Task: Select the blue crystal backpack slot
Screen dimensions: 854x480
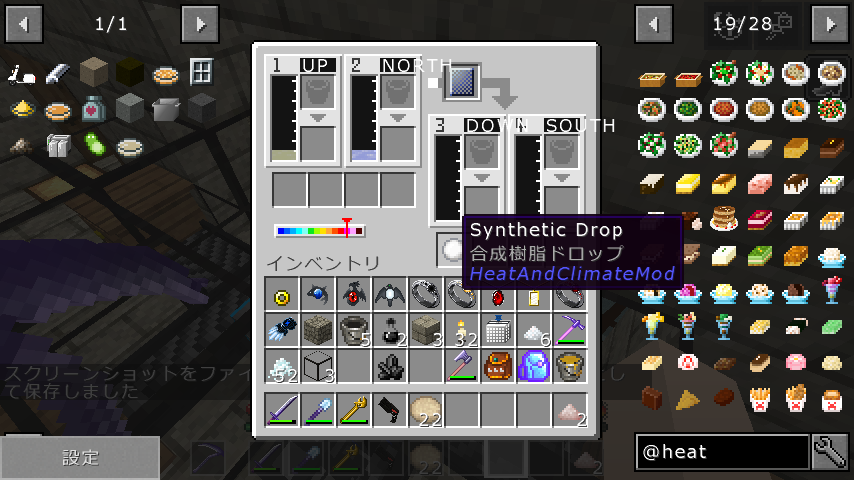Action: [533, 366]
